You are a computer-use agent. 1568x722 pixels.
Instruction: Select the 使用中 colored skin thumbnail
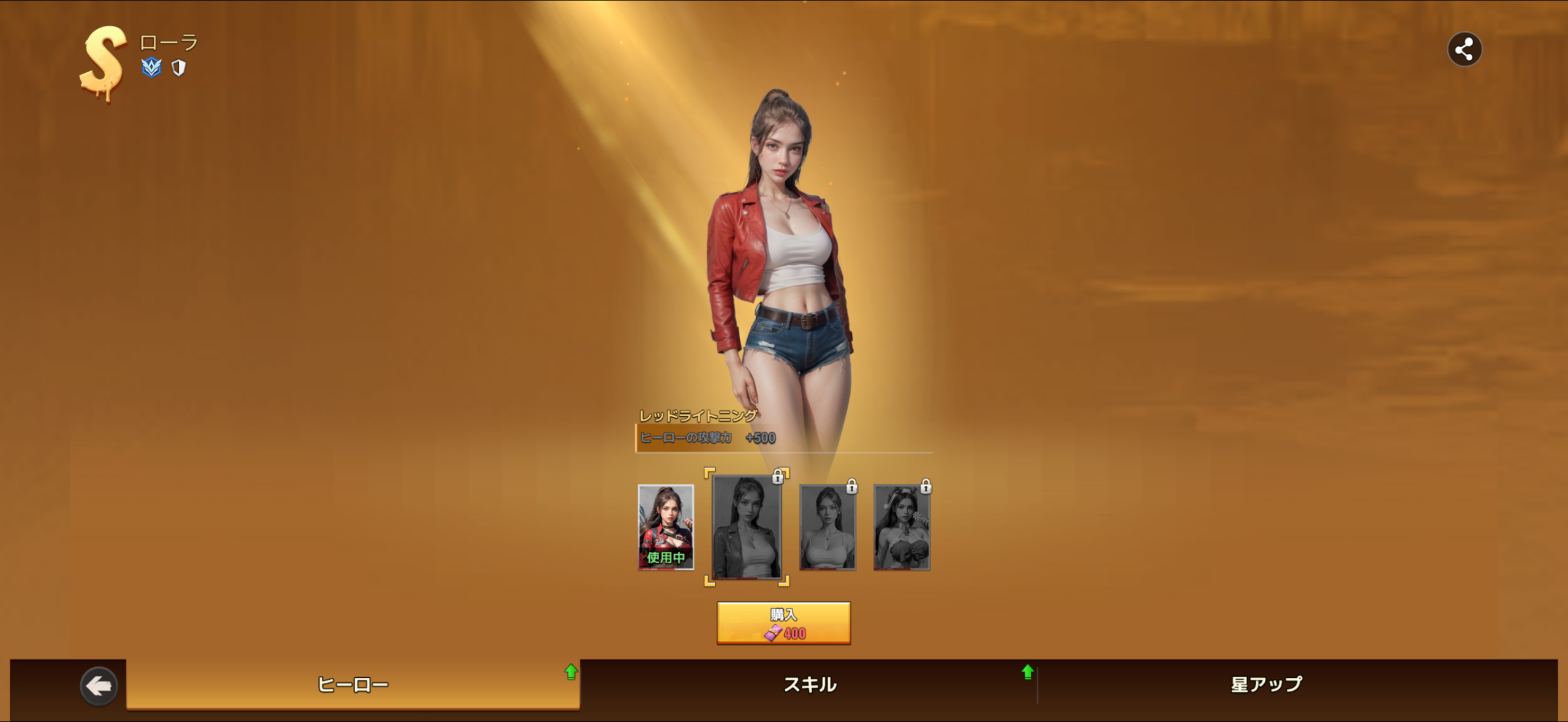(666, 527)
